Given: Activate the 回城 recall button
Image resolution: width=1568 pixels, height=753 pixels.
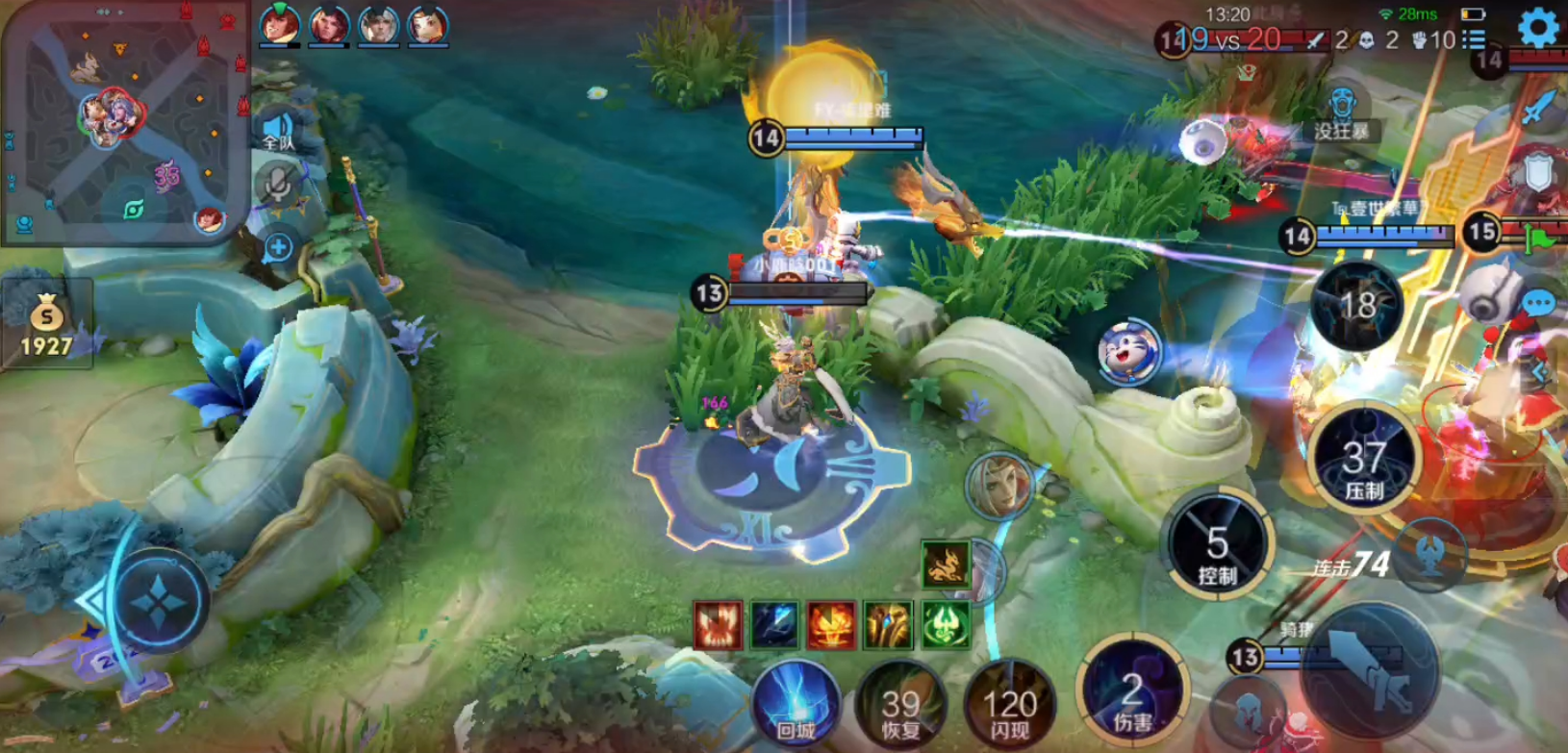Looking at the screenshot, I should point(797,705).
